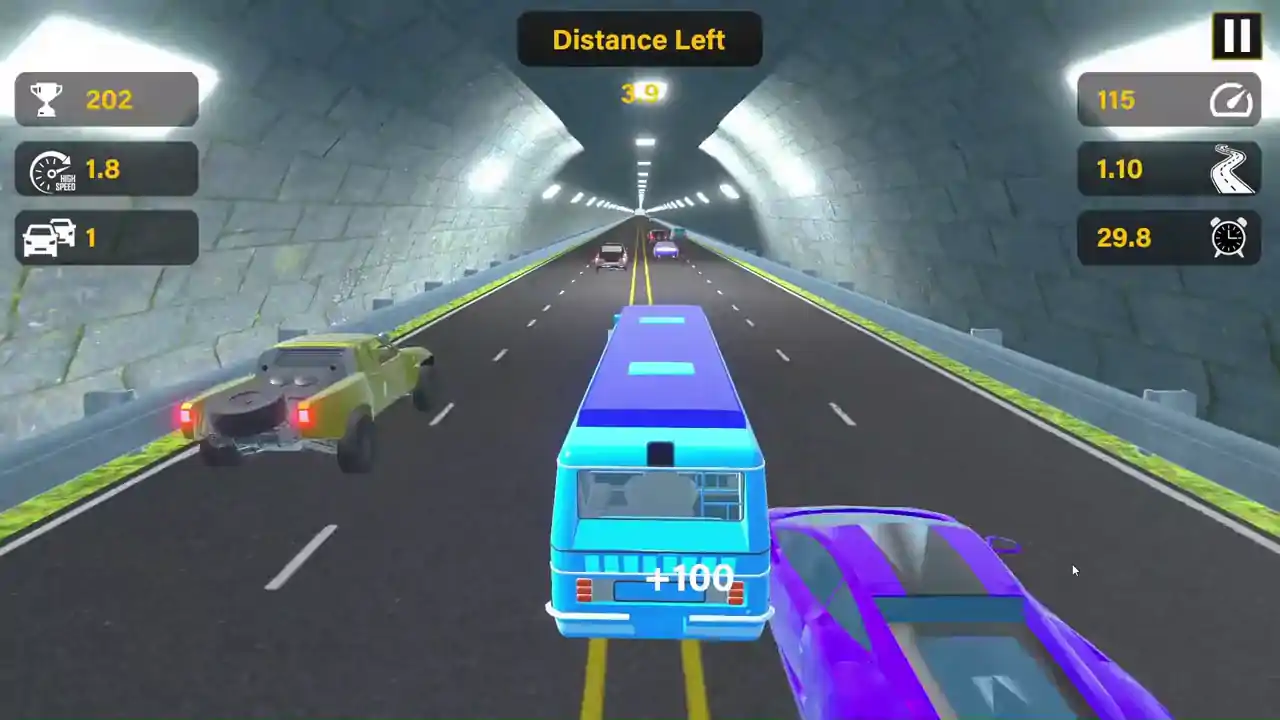The image size is (1280, 720).
Task: Click the High Speed stat showing 1.8
Action: (103, 169)
